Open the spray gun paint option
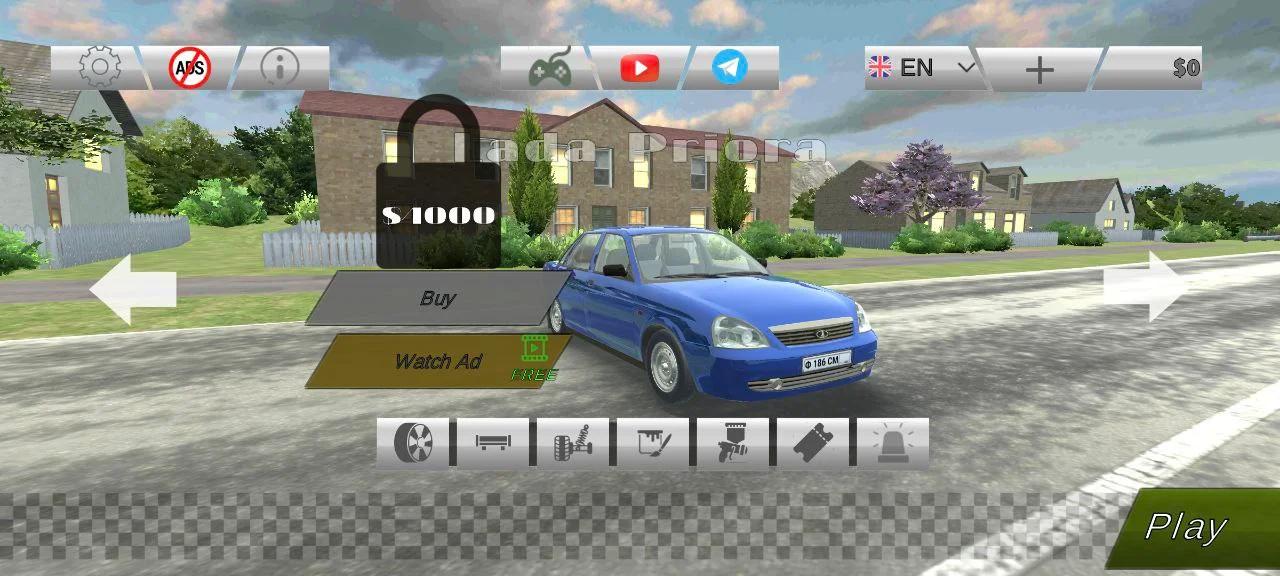Image resolution: width=1280 pixels, height=576 pixels. [x=733, y=443]
